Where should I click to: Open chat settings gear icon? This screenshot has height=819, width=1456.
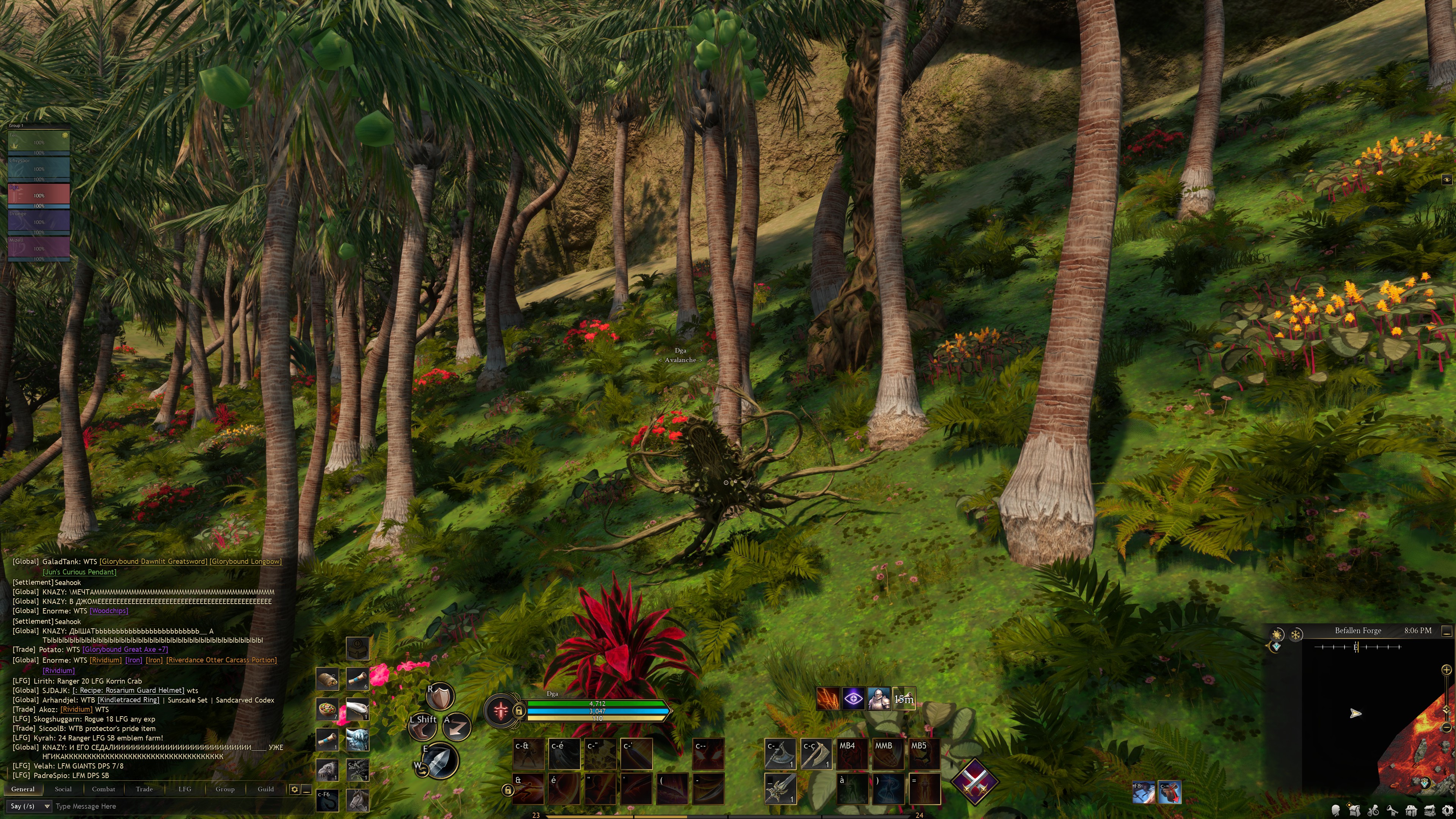tap(295, 789)
